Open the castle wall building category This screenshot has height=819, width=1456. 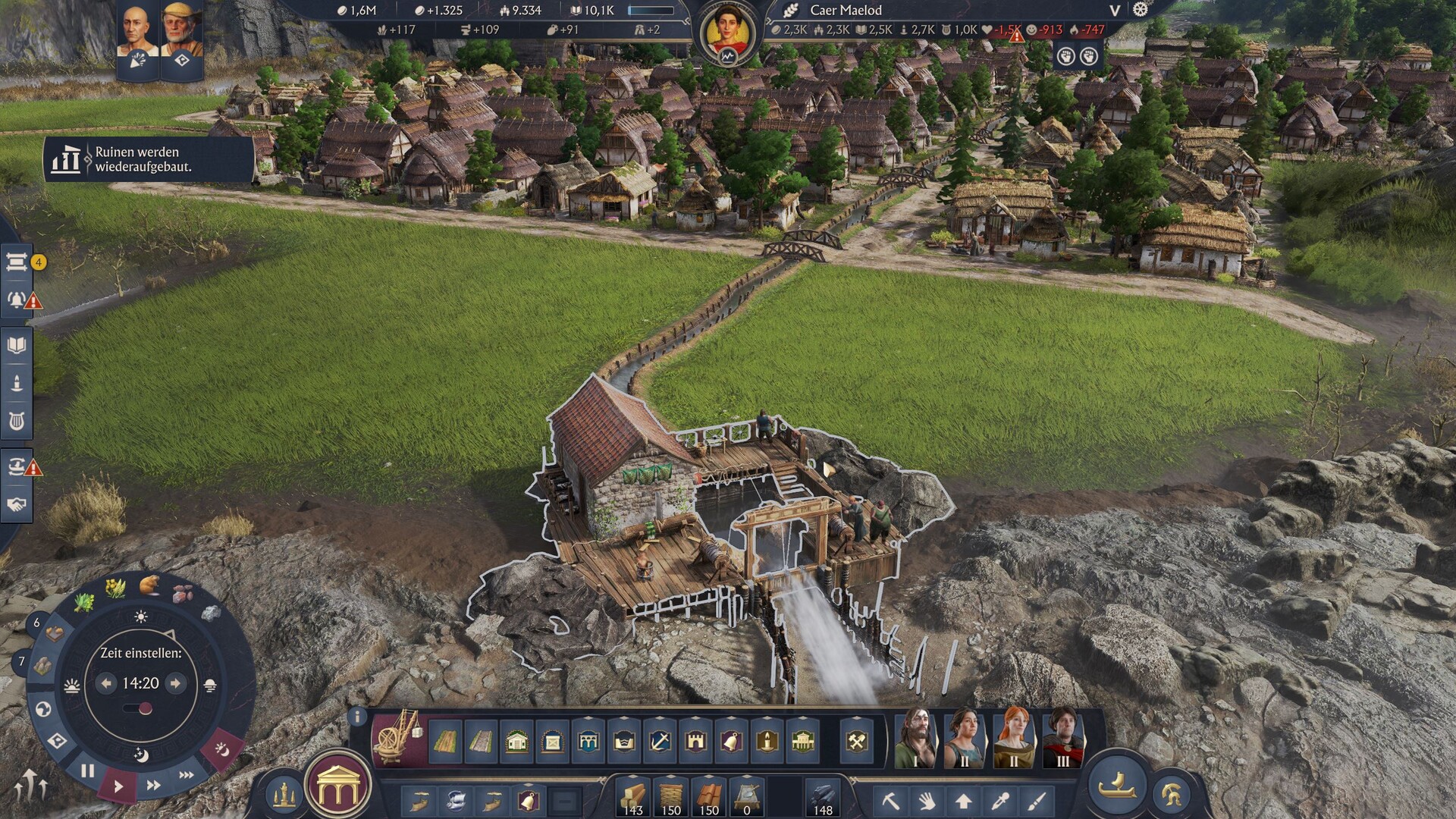pos(695,741)
